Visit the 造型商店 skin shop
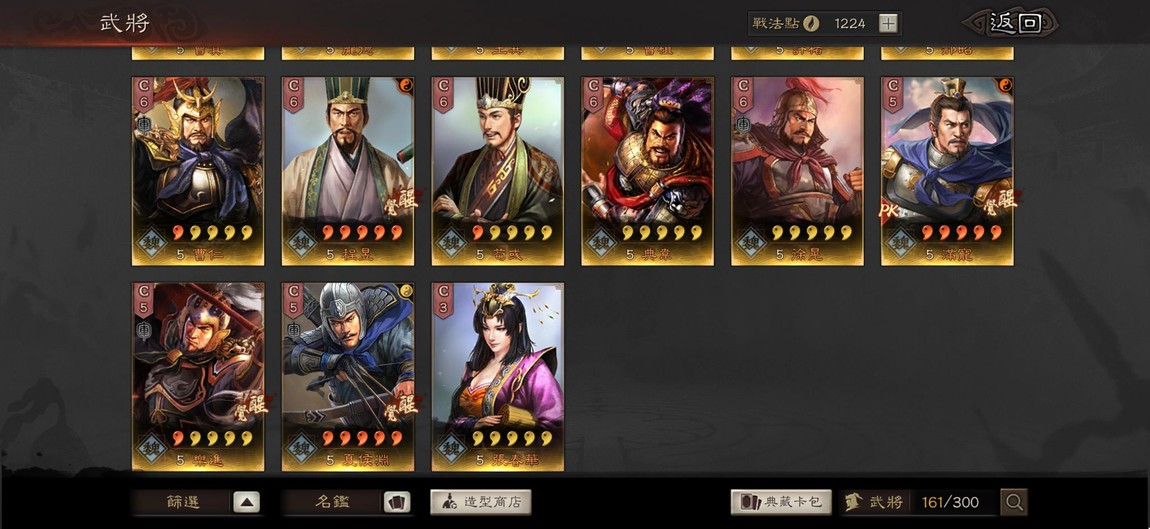Viewport: 1150px width, 529px height. 481,502
